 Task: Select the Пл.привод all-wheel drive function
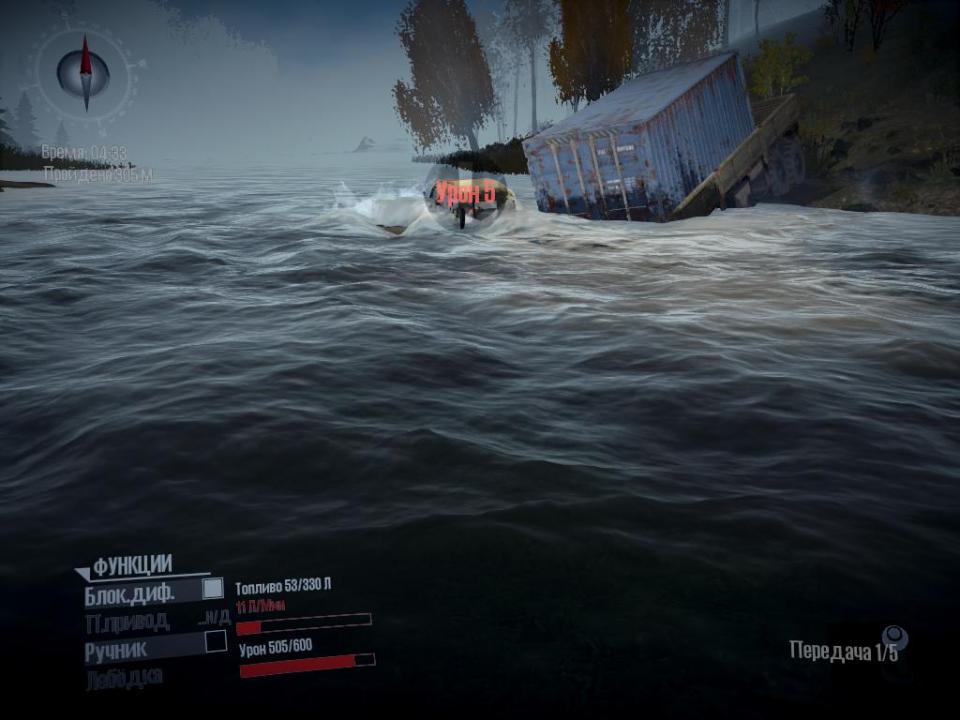point(128,621)
